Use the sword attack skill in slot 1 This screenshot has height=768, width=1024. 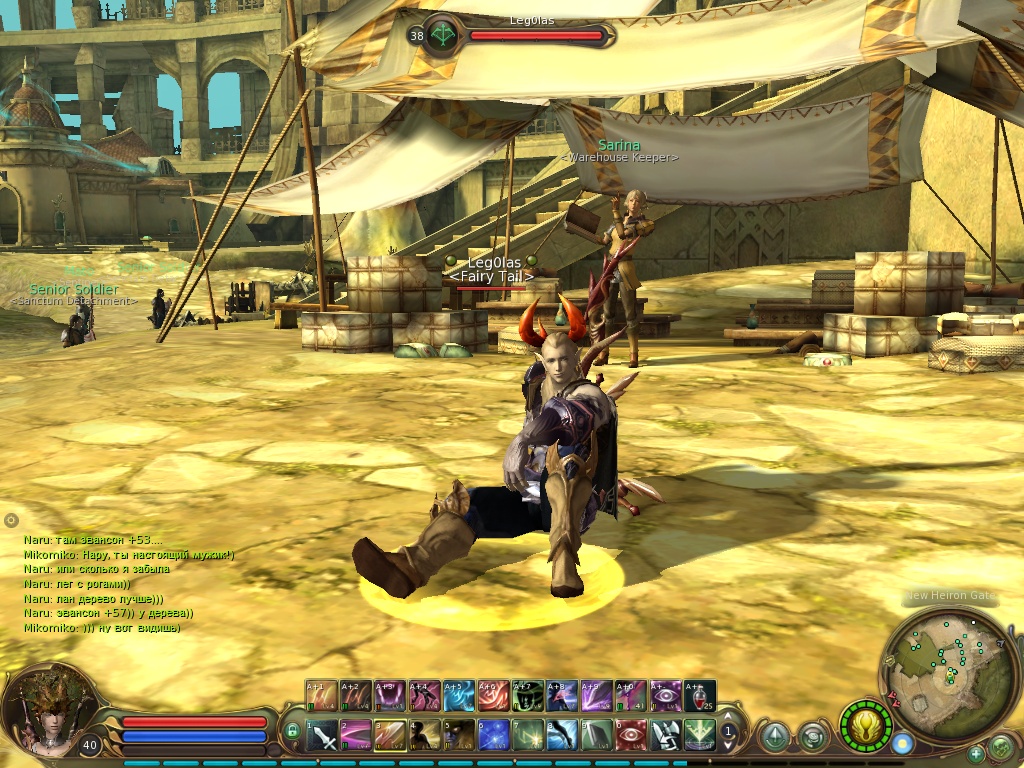point(323,735)
